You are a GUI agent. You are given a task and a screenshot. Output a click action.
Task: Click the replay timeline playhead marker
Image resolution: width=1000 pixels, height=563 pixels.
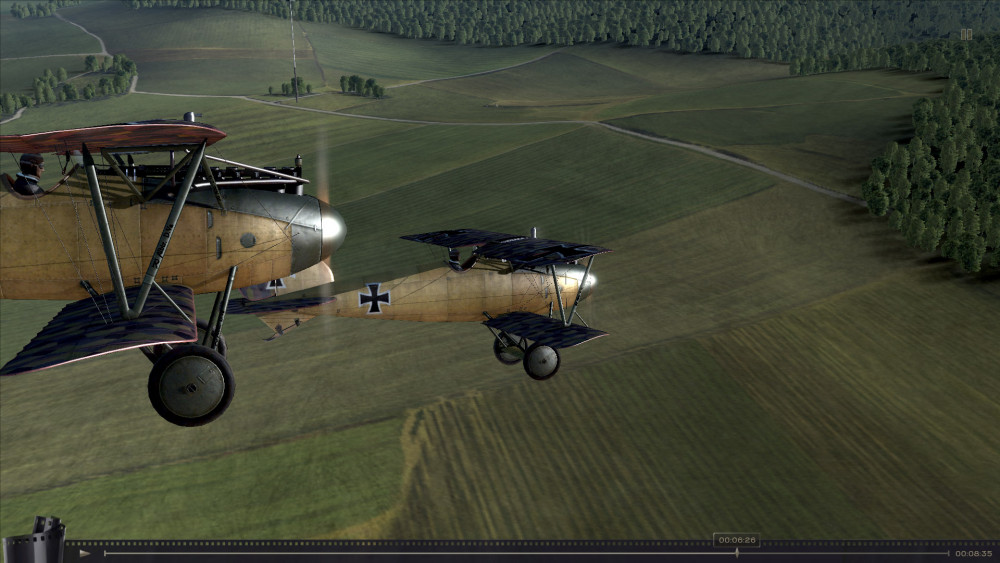click(x=737, y=552)
